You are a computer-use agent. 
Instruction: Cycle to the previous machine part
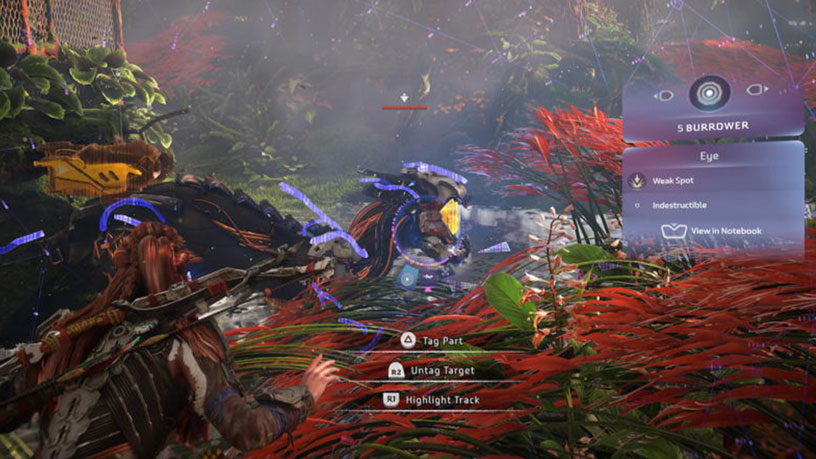(x=664, y=95)
